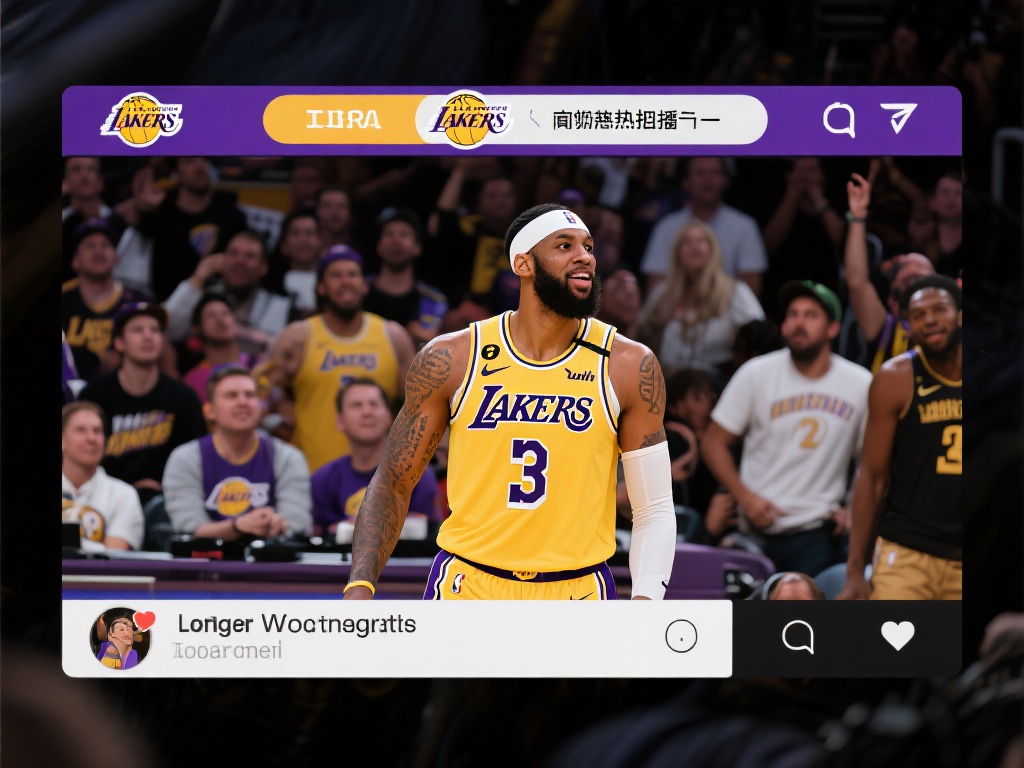Open the Longer Woctnagratts username link
Image resolution: width=1024 pixels, height=768 pixels.
click(296, 625)
